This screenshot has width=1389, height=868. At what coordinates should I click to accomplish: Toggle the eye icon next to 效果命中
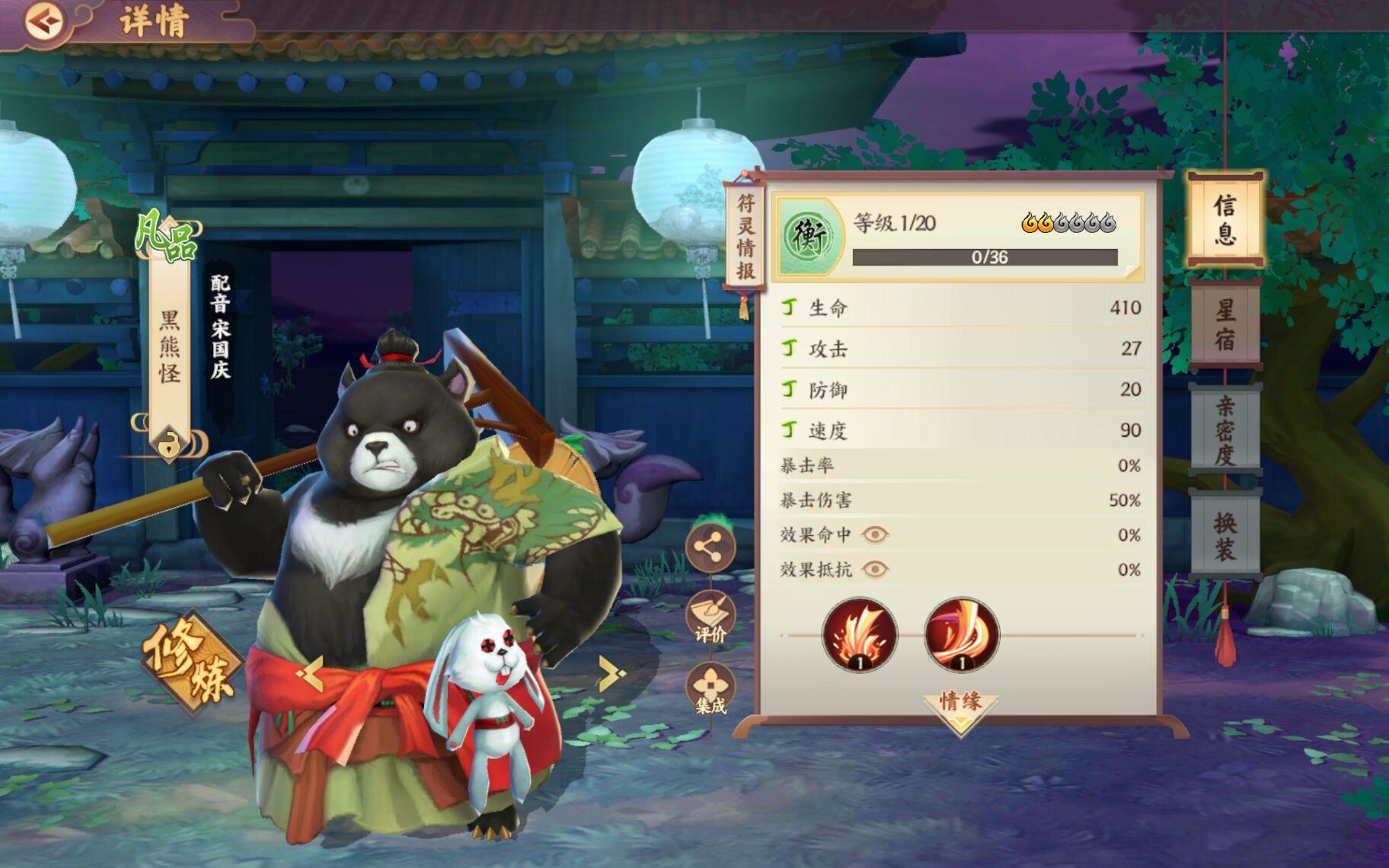(x=875, y=535)
